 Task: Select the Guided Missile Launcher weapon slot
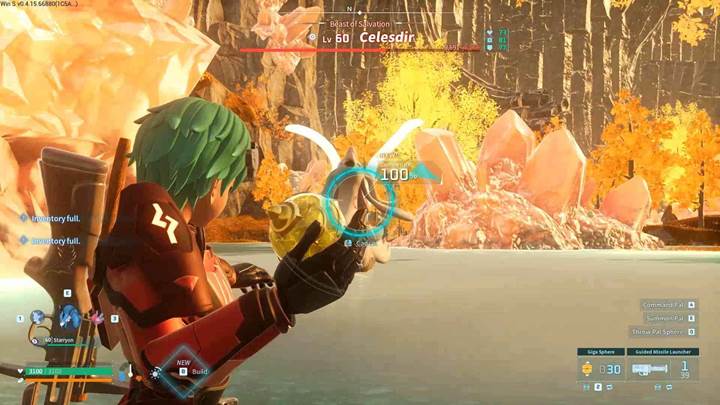[x=661, y=369]
